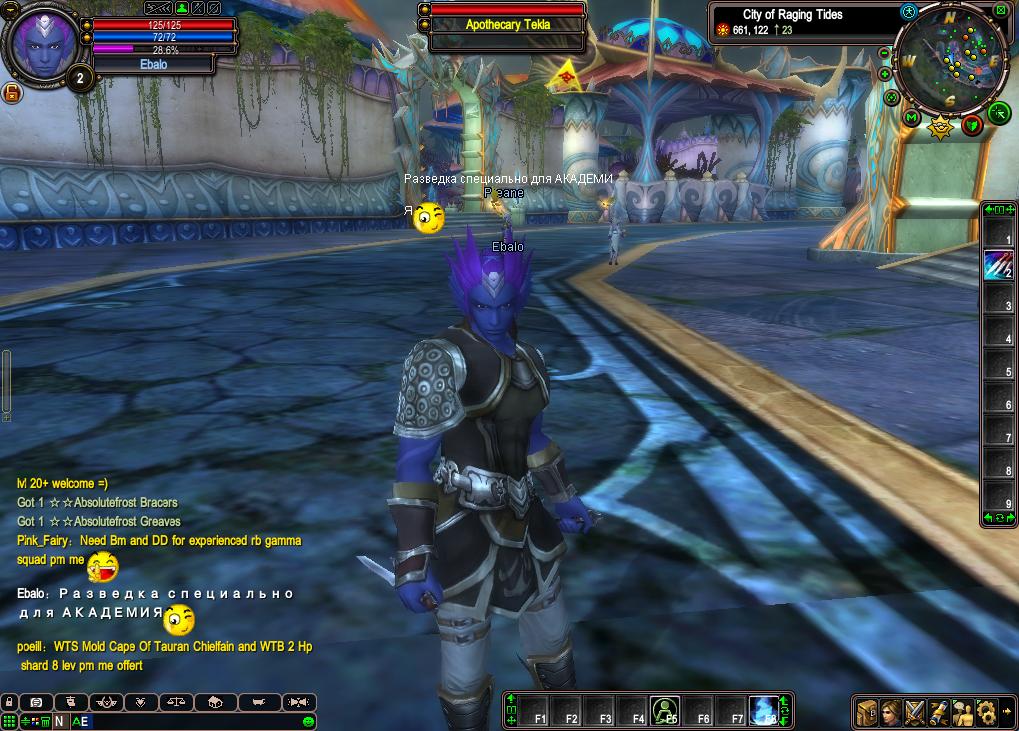Click the golden sun icon below minimap
Screen dimensions: 1019x731
tap(940, 126)
